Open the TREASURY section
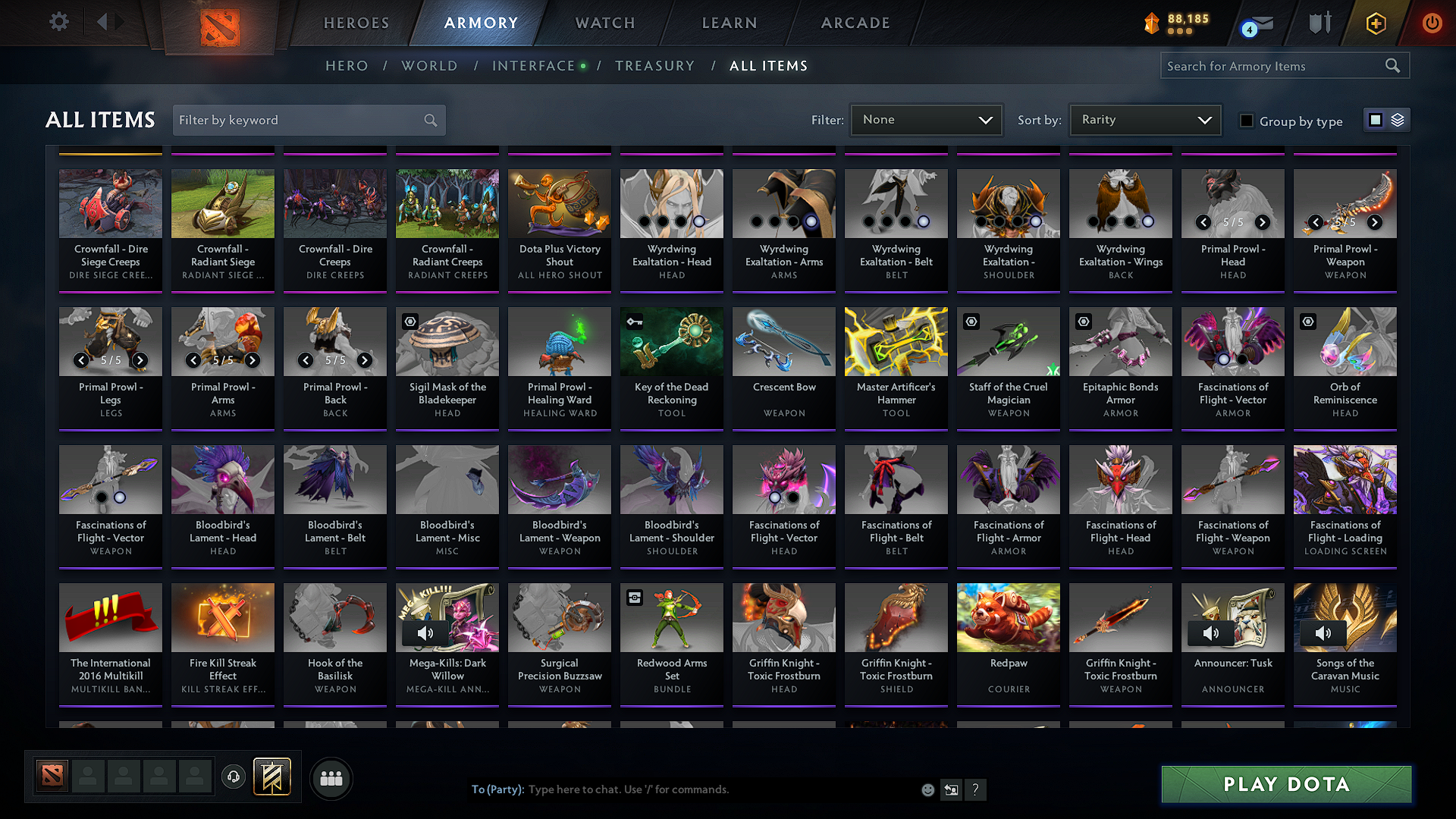 pos(654,66)
